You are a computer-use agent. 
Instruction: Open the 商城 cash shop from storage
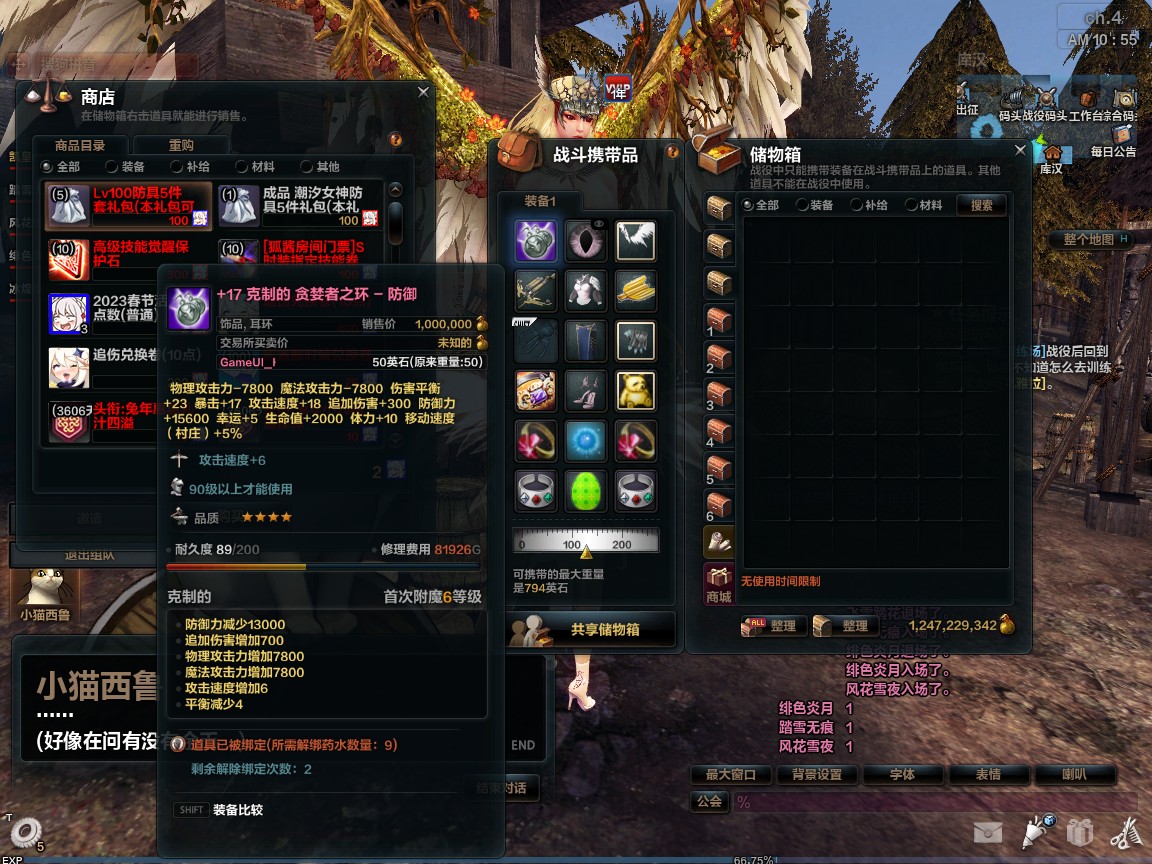[719, 584]
